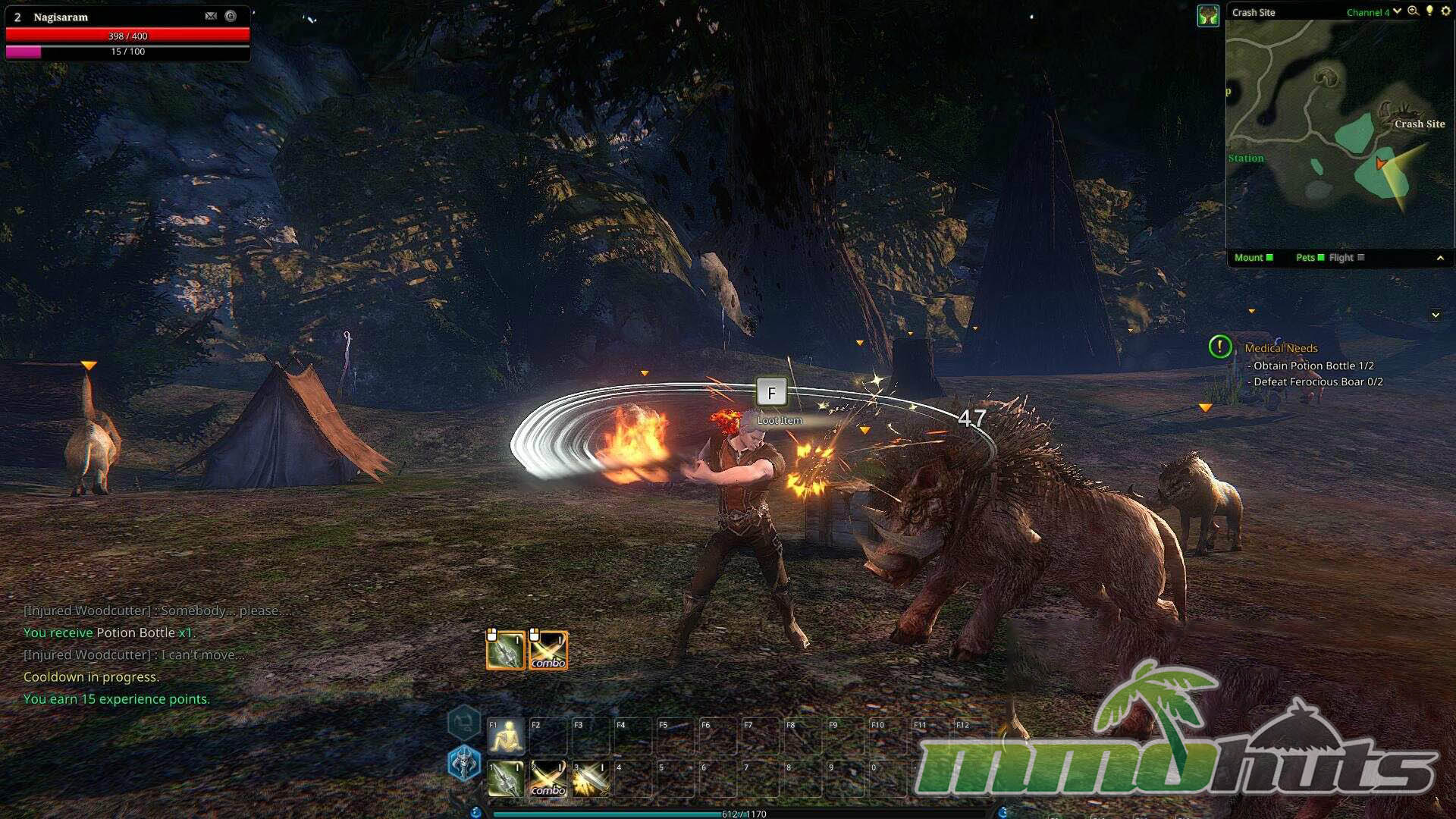Activate the F1 sitting rest skill
This screenshot has height=819, width=1456.
coord(506,736)
